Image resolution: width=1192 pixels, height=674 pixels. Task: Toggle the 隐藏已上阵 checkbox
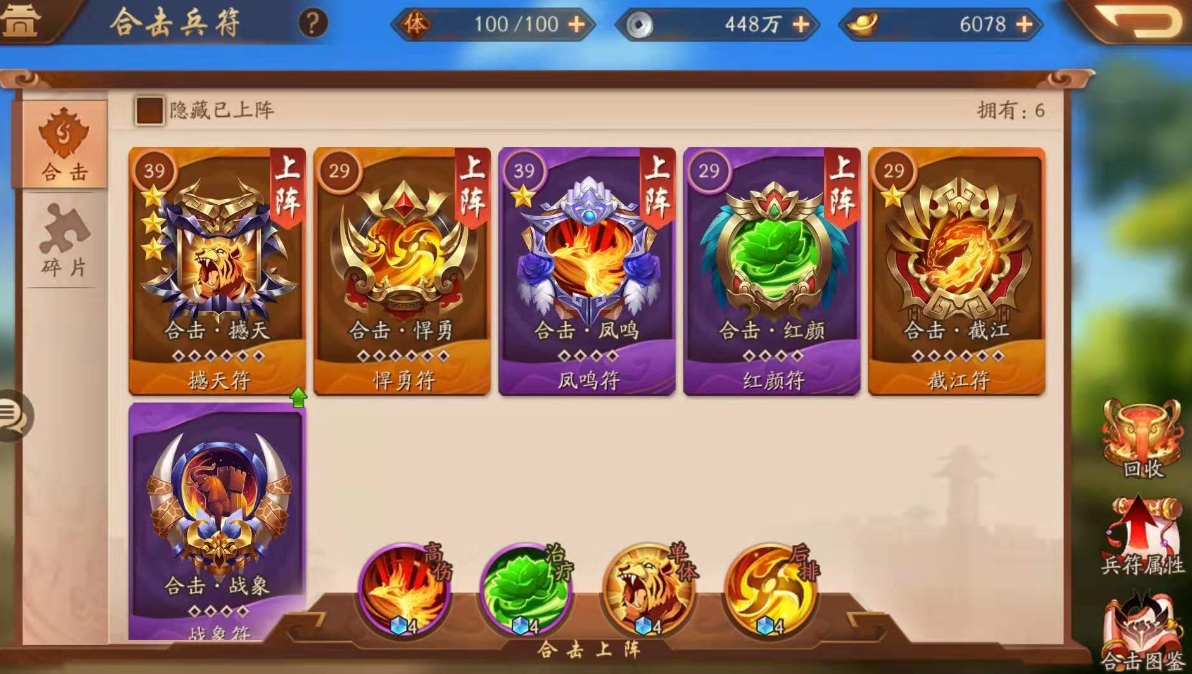pyautogui.click(x=150, y=110)
